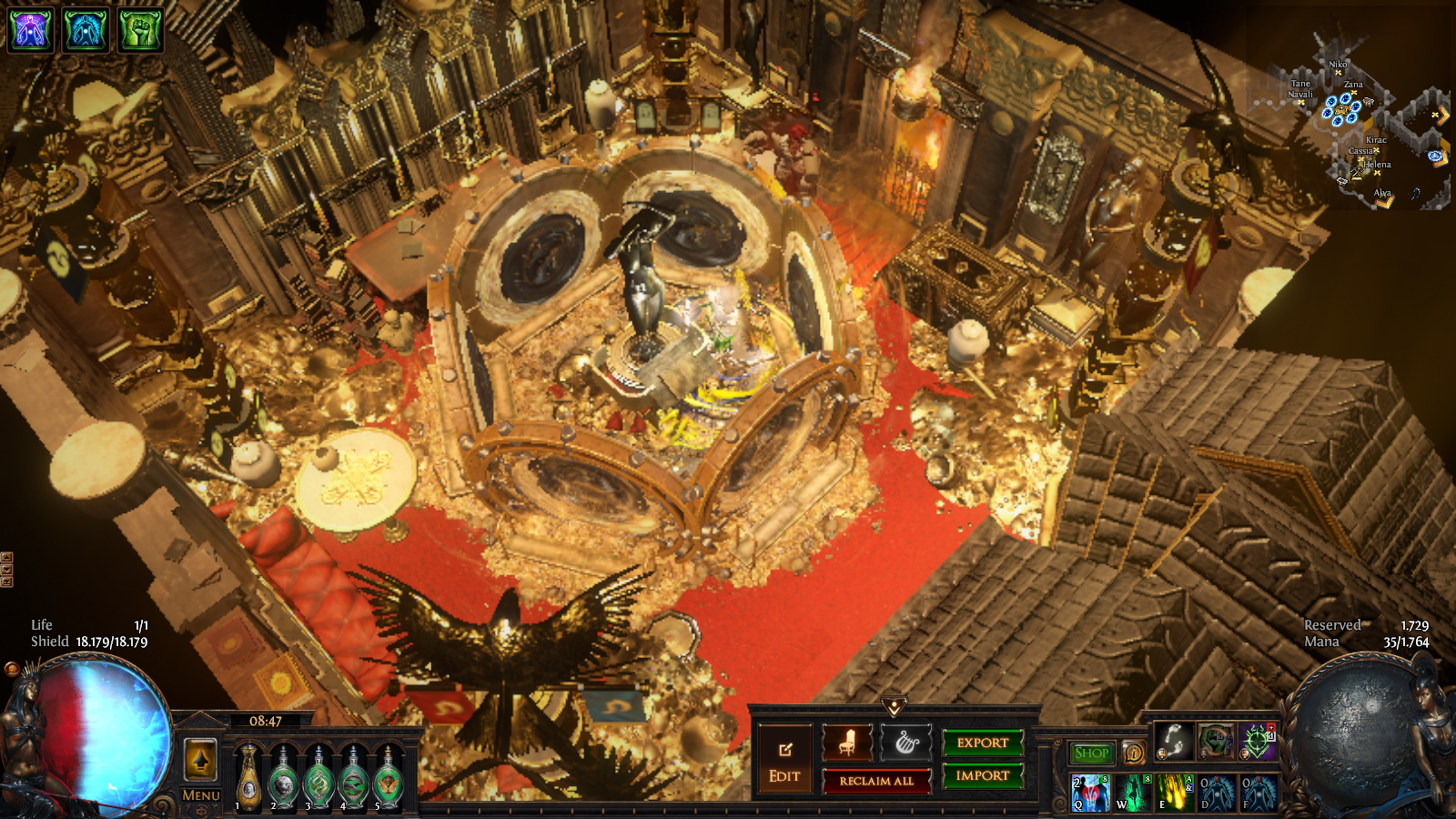Activate the yellow rain skill on E
This screenshot has width=1456, height=819.
pyautogui.click(x=1174, y=793)
